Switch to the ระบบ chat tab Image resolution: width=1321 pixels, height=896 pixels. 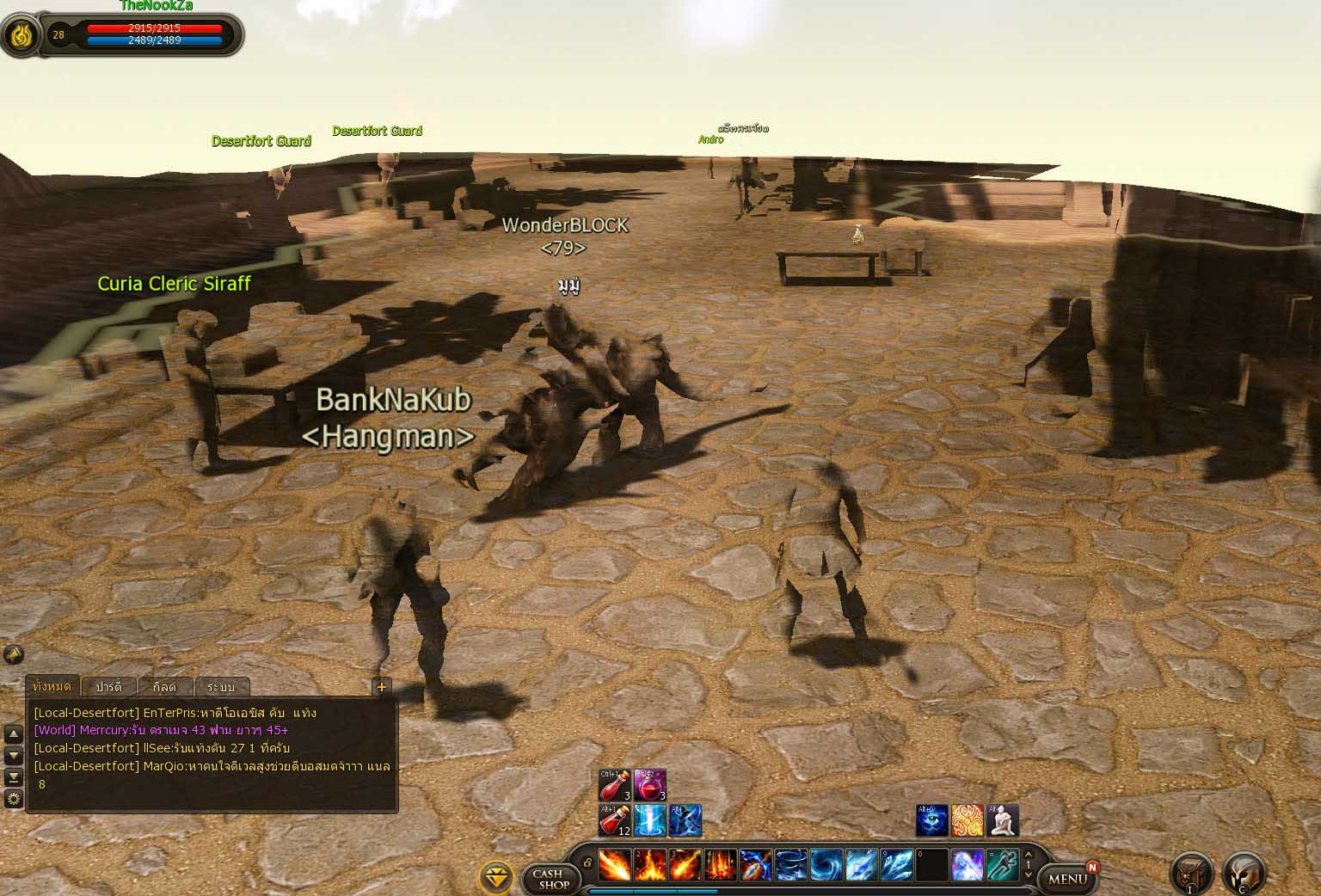(x=221, y=687)
